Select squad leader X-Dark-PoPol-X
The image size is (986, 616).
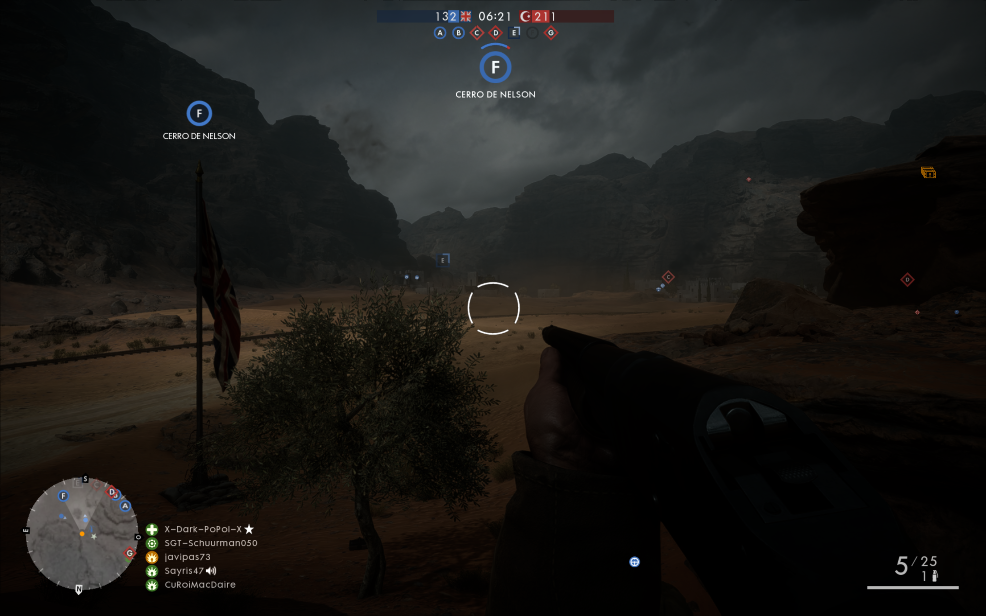pos(204,529)
